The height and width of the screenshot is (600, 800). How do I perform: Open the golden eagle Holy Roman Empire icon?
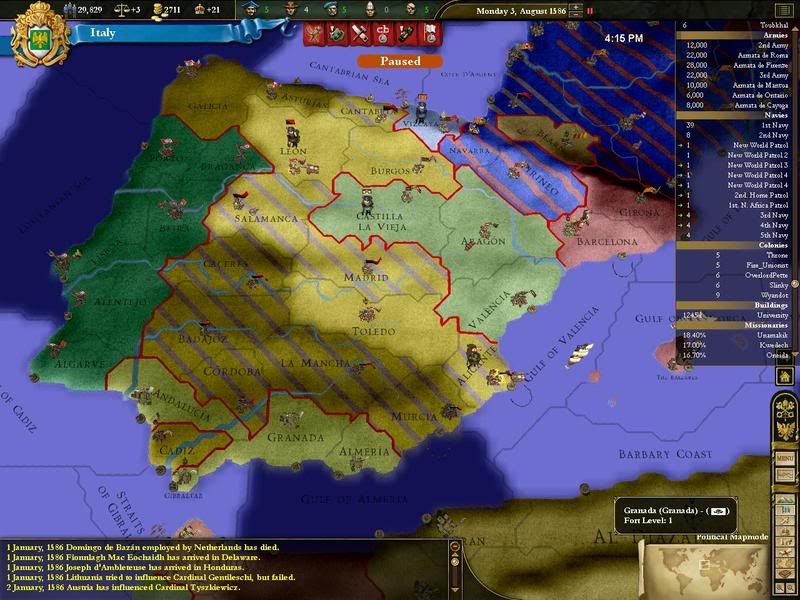(x=785, y=429)
